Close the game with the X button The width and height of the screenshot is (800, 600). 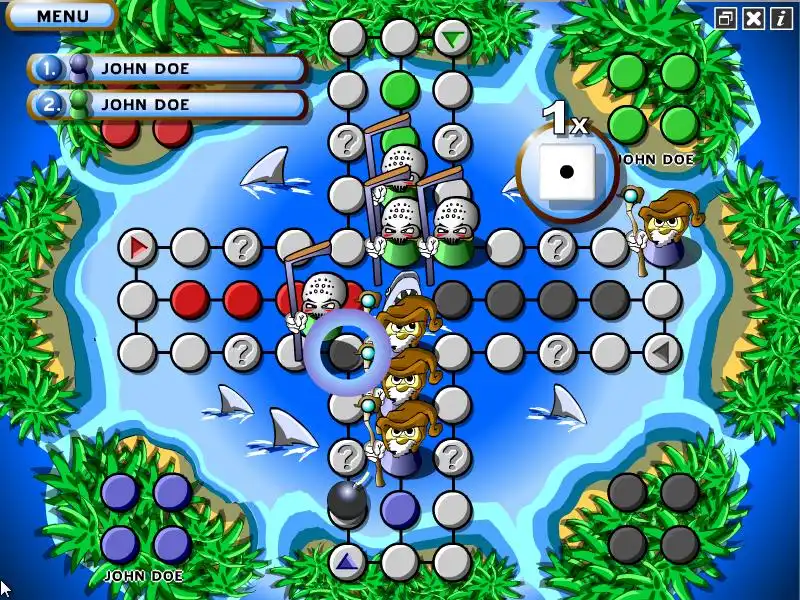click(x=753, y=18)
